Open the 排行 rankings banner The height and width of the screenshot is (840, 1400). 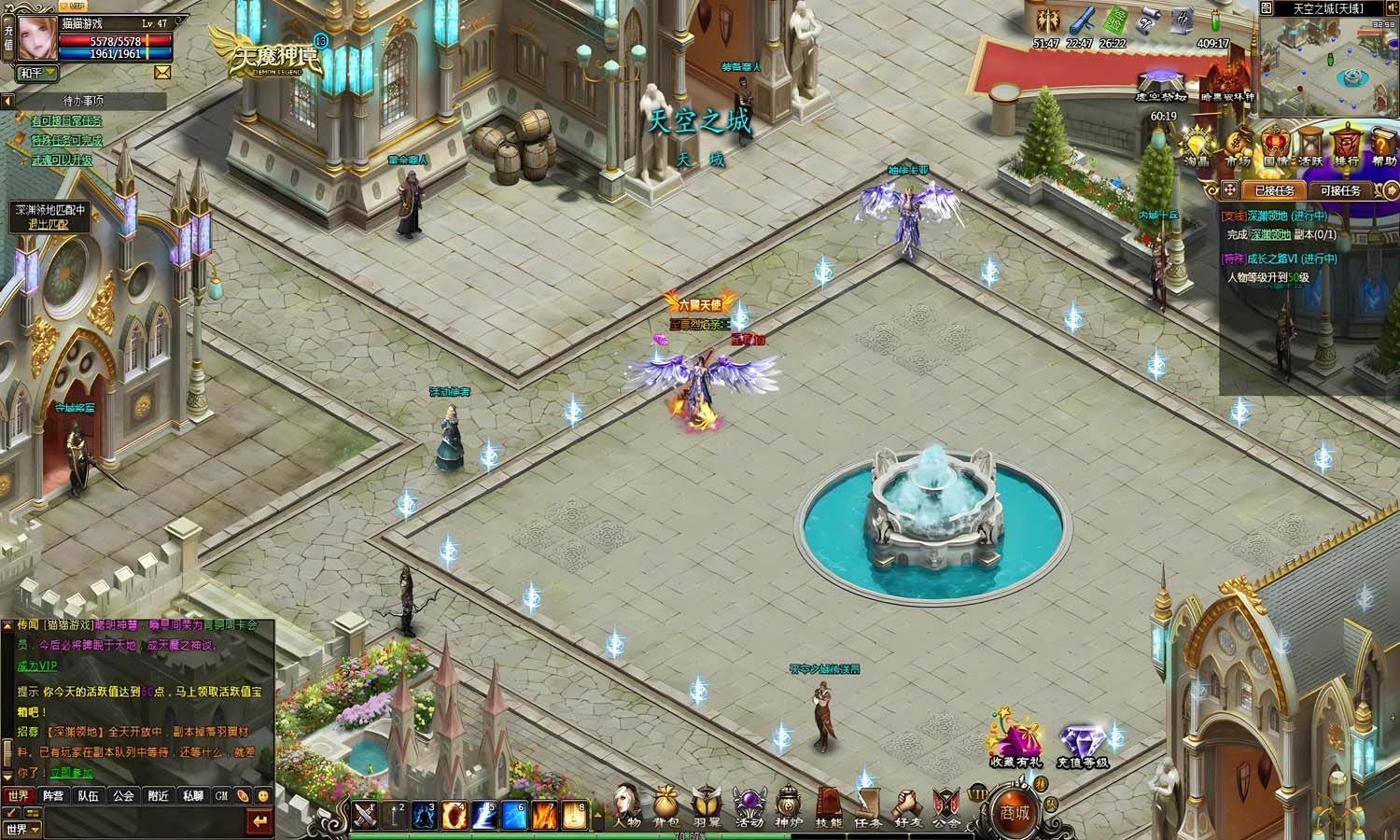pyautogui.click(x=1346, y=147)
